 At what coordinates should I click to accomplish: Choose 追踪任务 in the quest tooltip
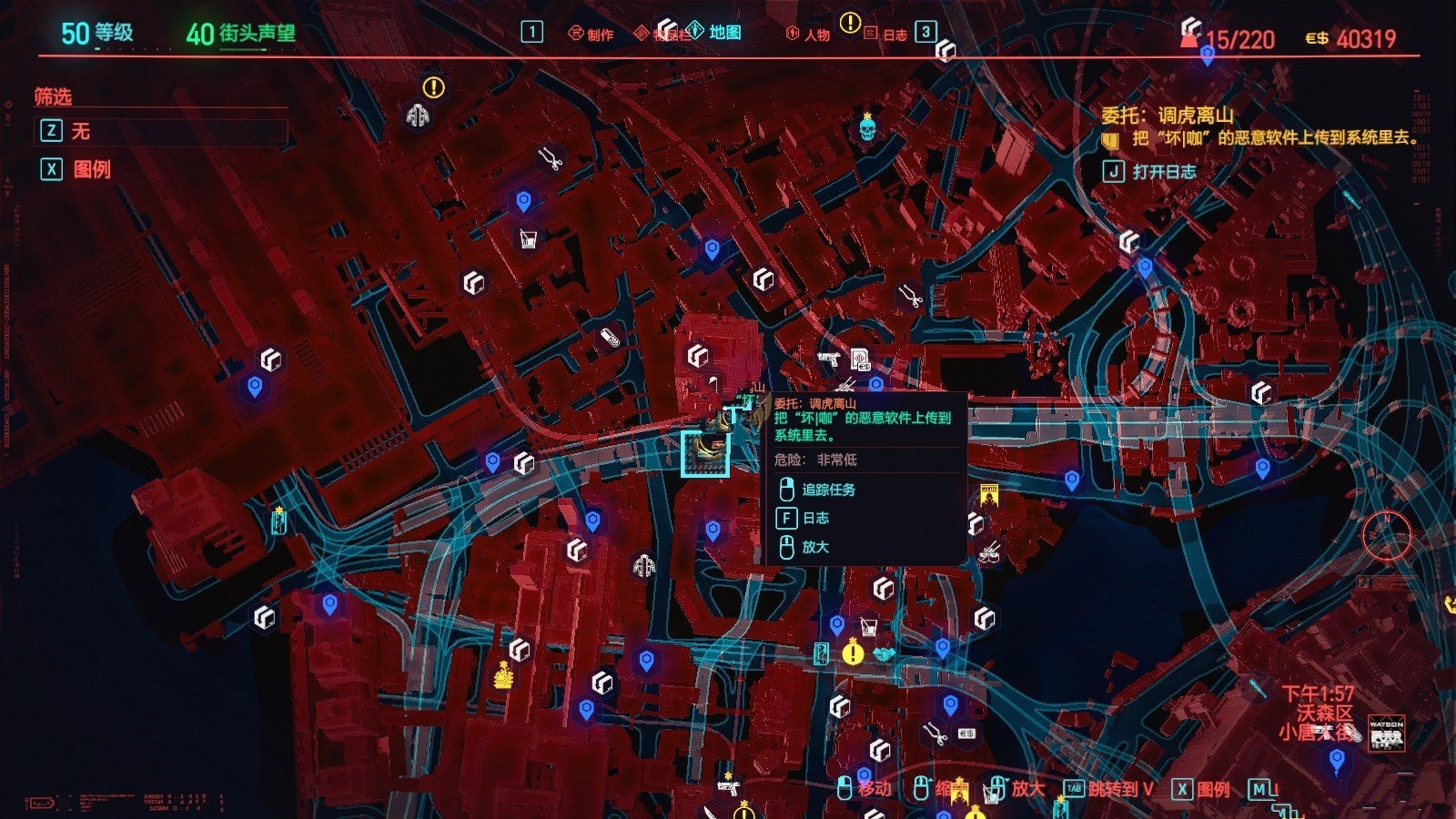click(827, 490)
